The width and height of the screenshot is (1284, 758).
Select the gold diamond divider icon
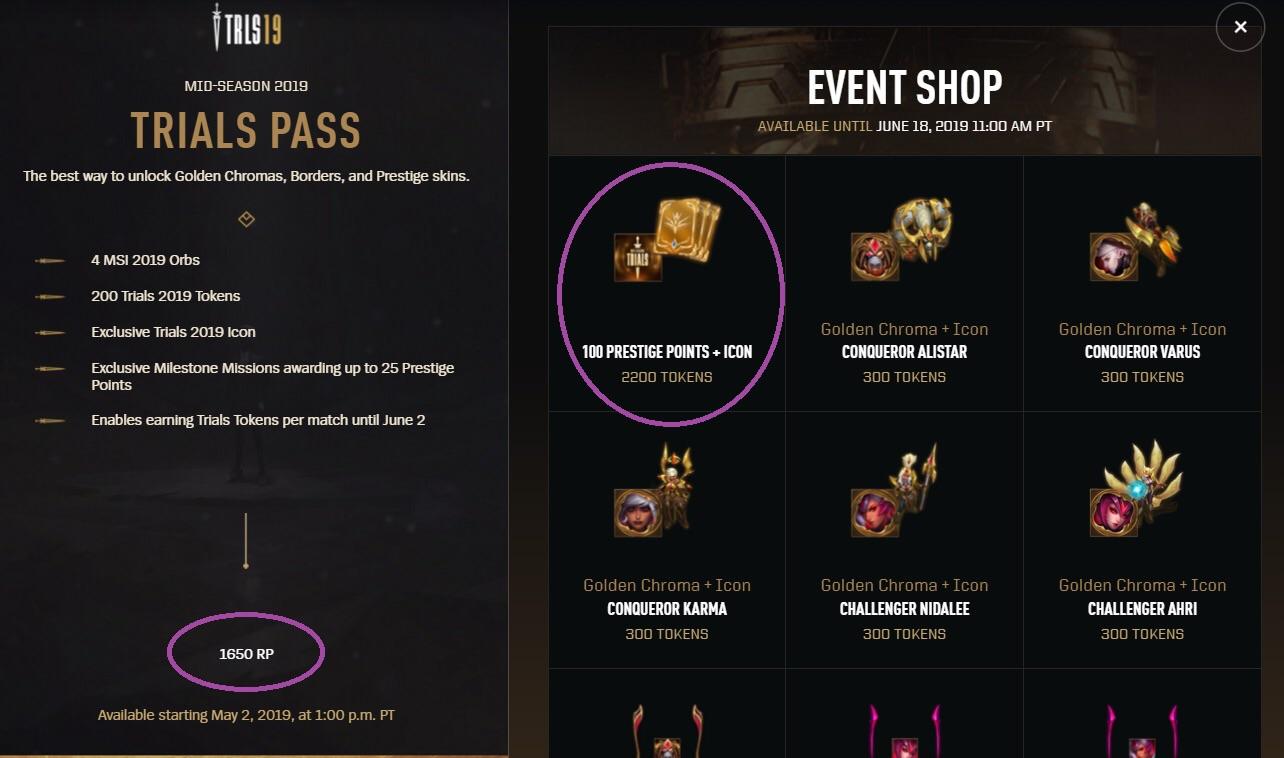pyautogui.click(x=246, y=219)
